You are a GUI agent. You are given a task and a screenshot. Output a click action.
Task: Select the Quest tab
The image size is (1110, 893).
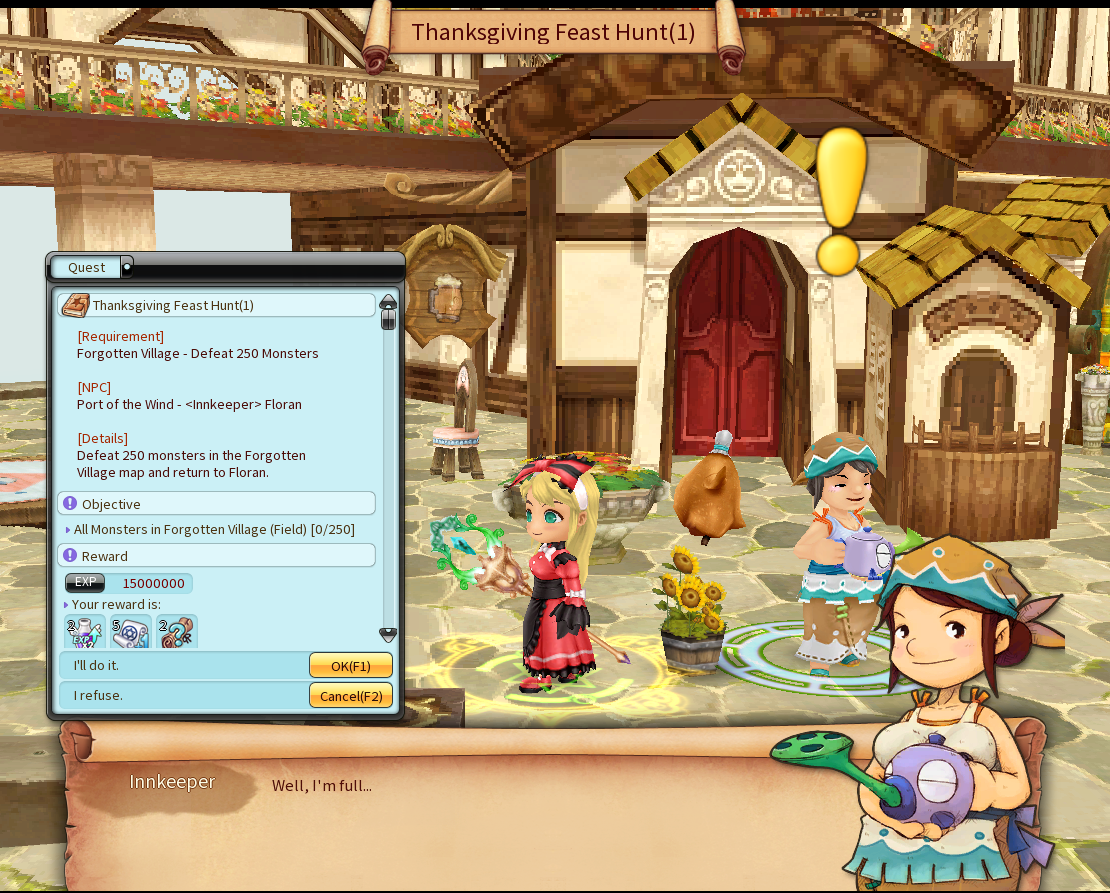(x=87, y=267)
